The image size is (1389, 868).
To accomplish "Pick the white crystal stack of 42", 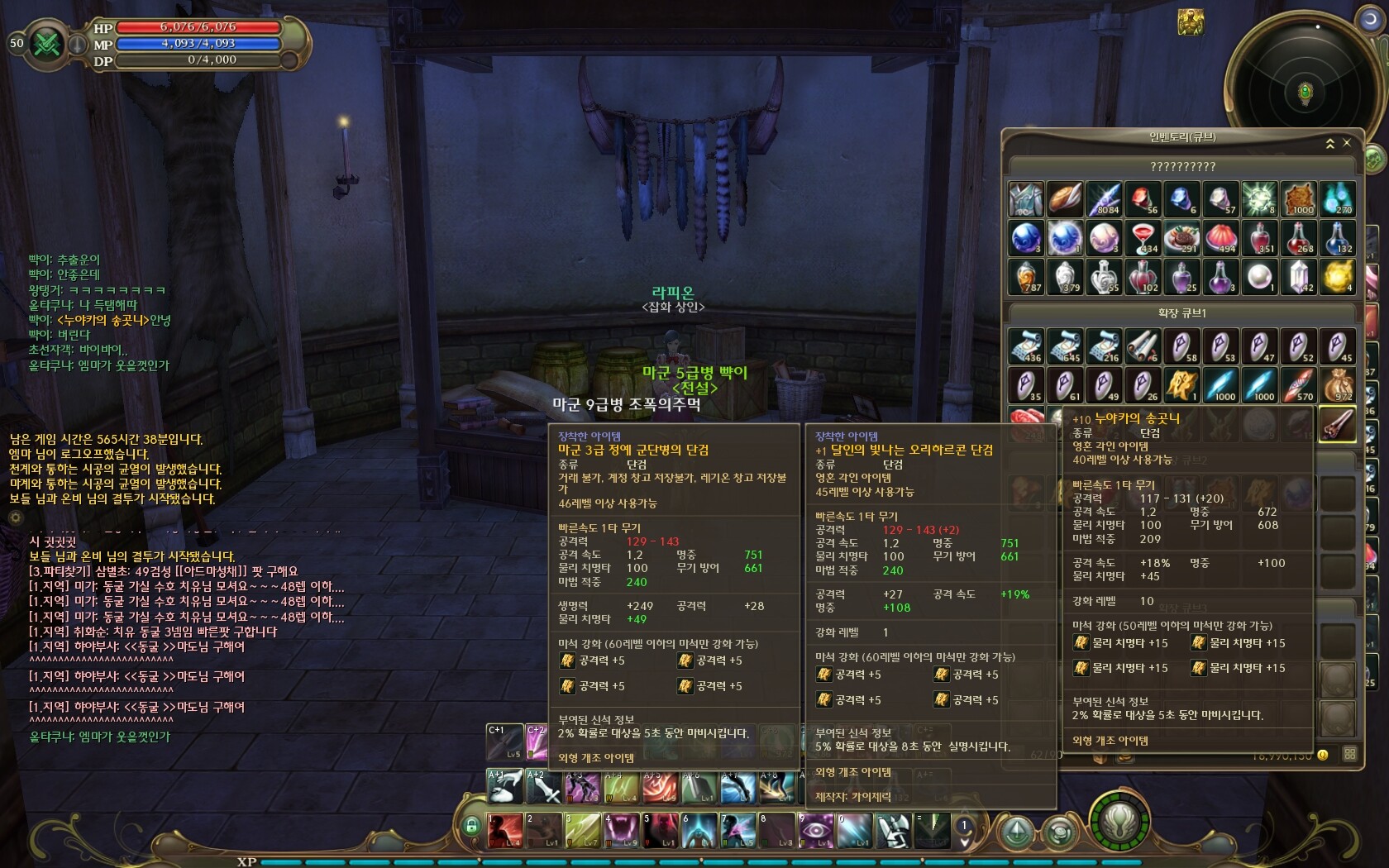I will point(1299,278).
